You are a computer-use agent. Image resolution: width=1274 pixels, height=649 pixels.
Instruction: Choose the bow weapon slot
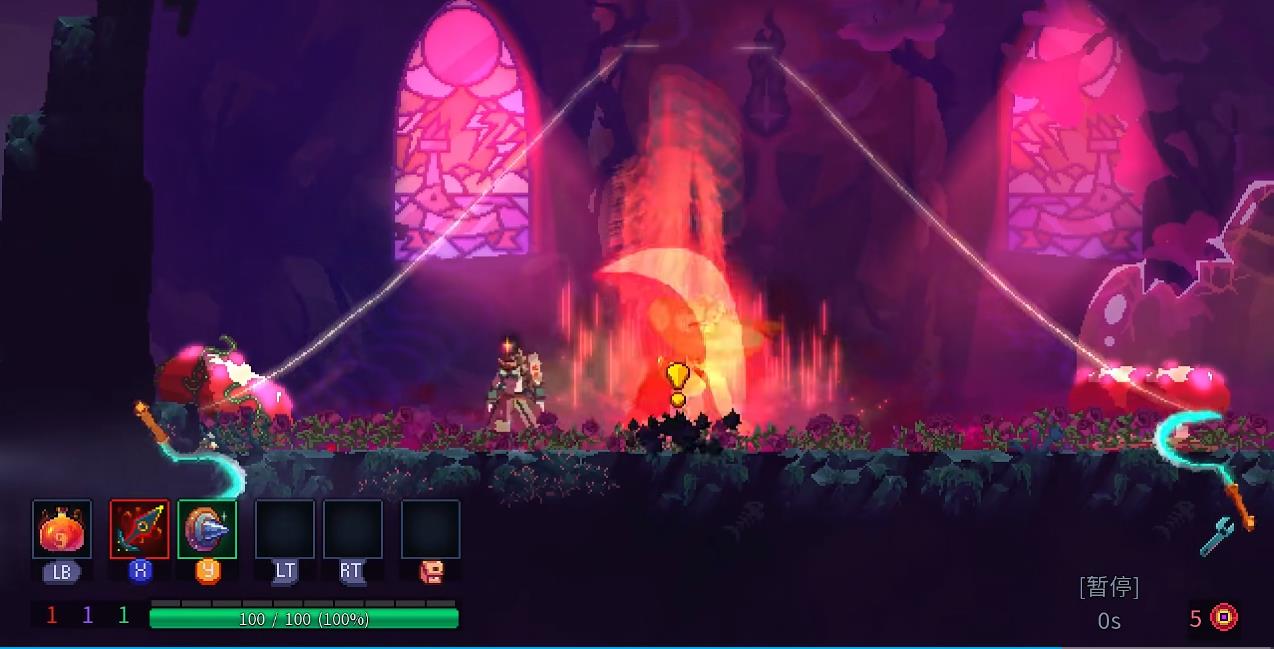point(139,529)
